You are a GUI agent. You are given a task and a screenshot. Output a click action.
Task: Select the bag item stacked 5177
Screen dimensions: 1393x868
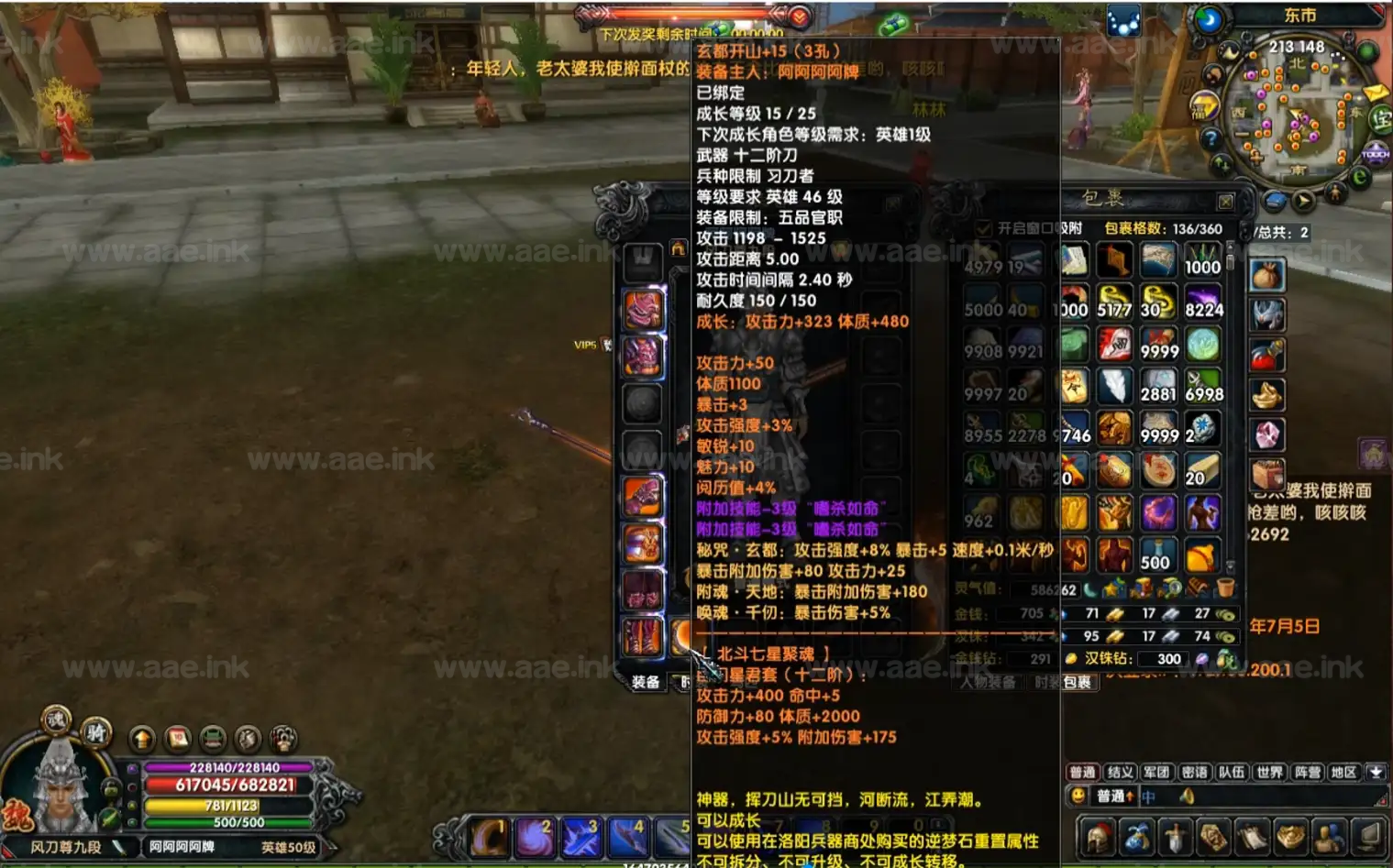1114,302
